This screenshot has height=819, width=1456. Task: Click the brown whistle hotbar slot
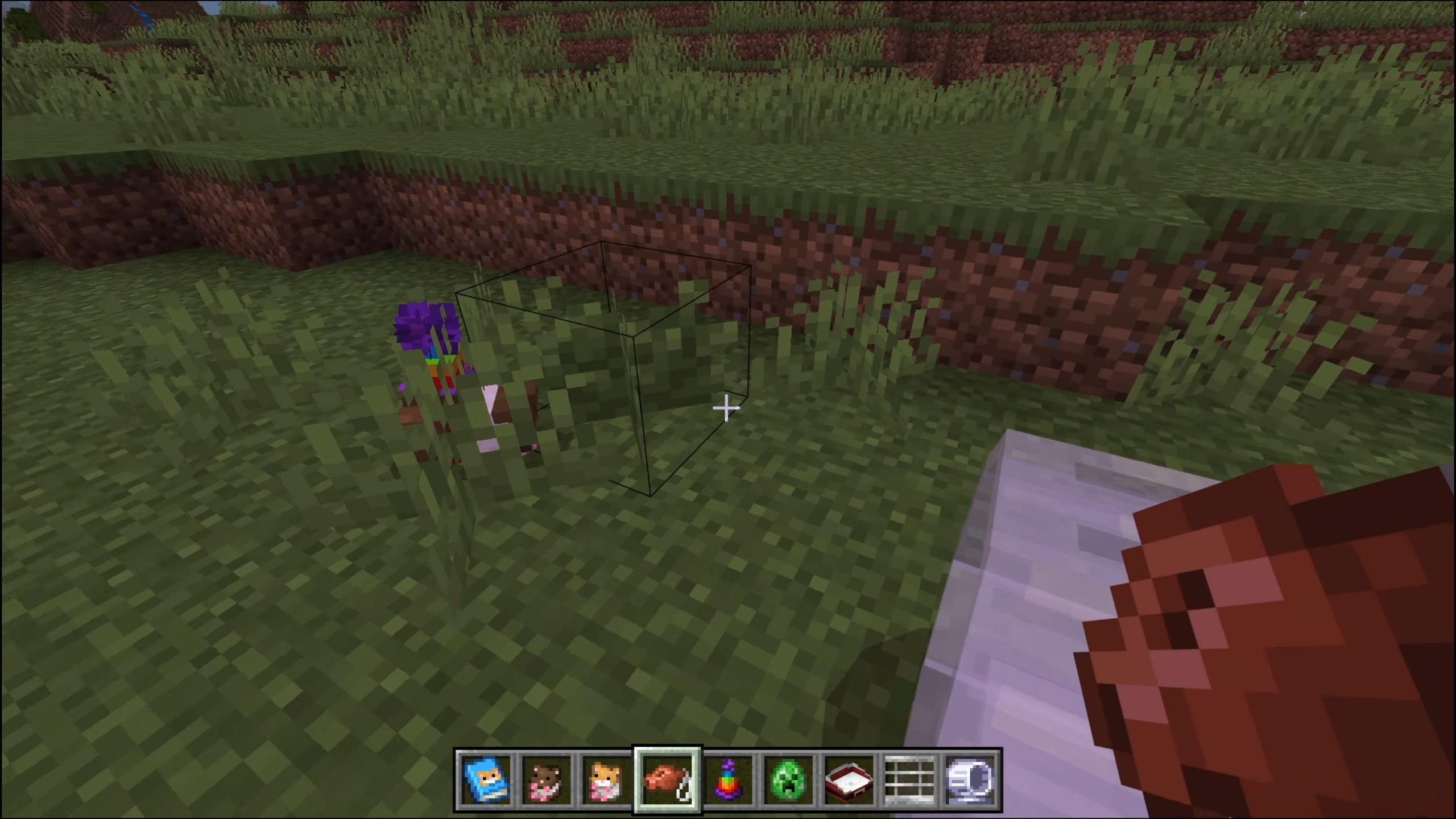tap(668, 779)
